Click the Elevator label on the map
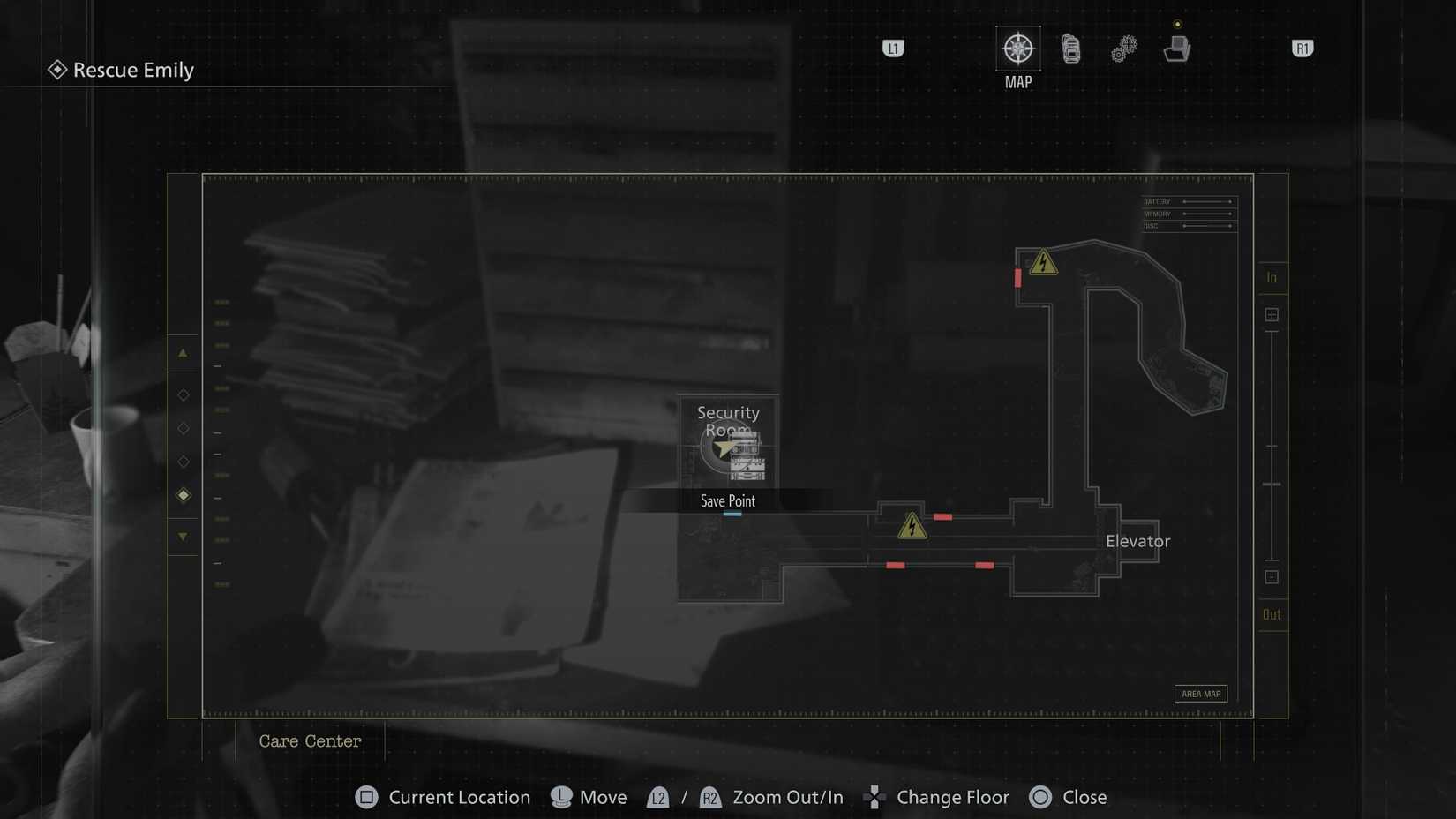This screenshot has width=1456, height=819. (x=1137, y=541)
